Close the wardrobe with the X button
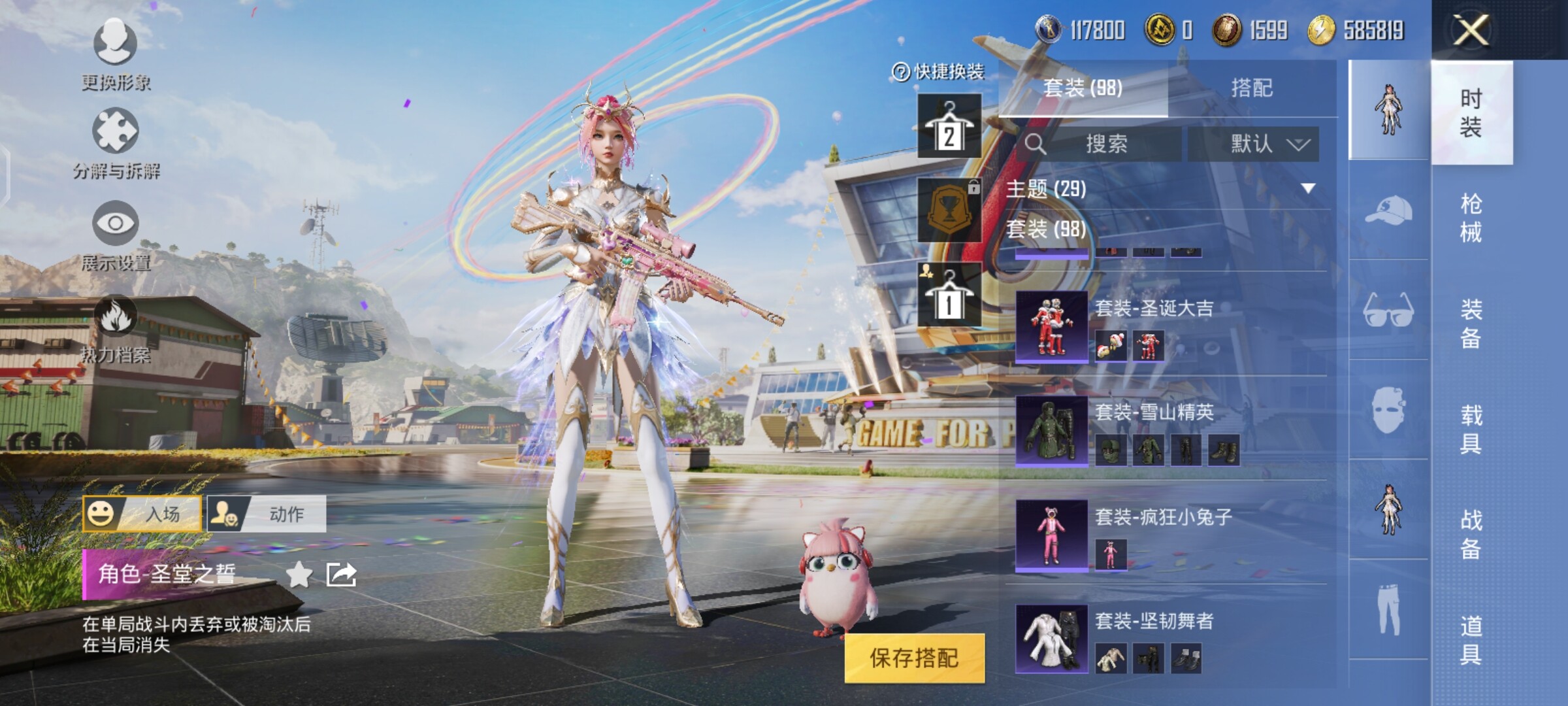The image size is (1568, 706). tap(1471, 30)
